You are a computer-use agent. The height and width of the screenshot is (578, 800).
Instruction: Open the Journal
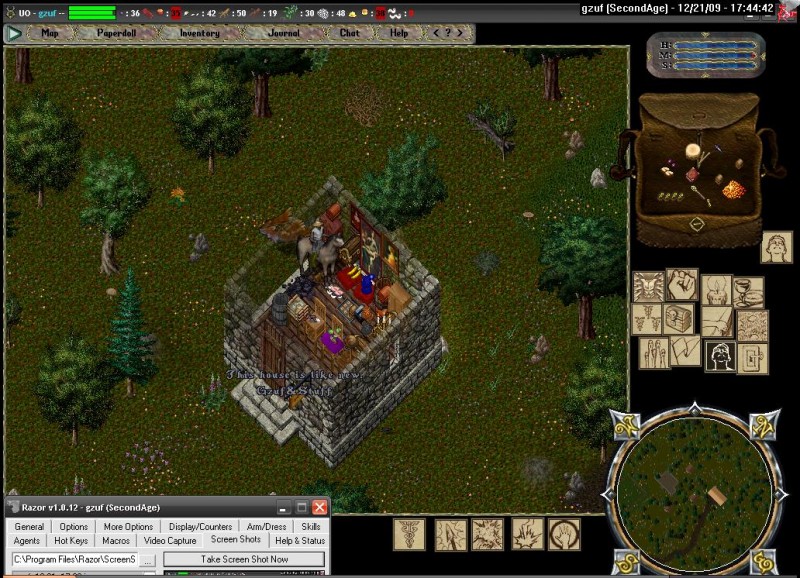[x=283, y=33]
